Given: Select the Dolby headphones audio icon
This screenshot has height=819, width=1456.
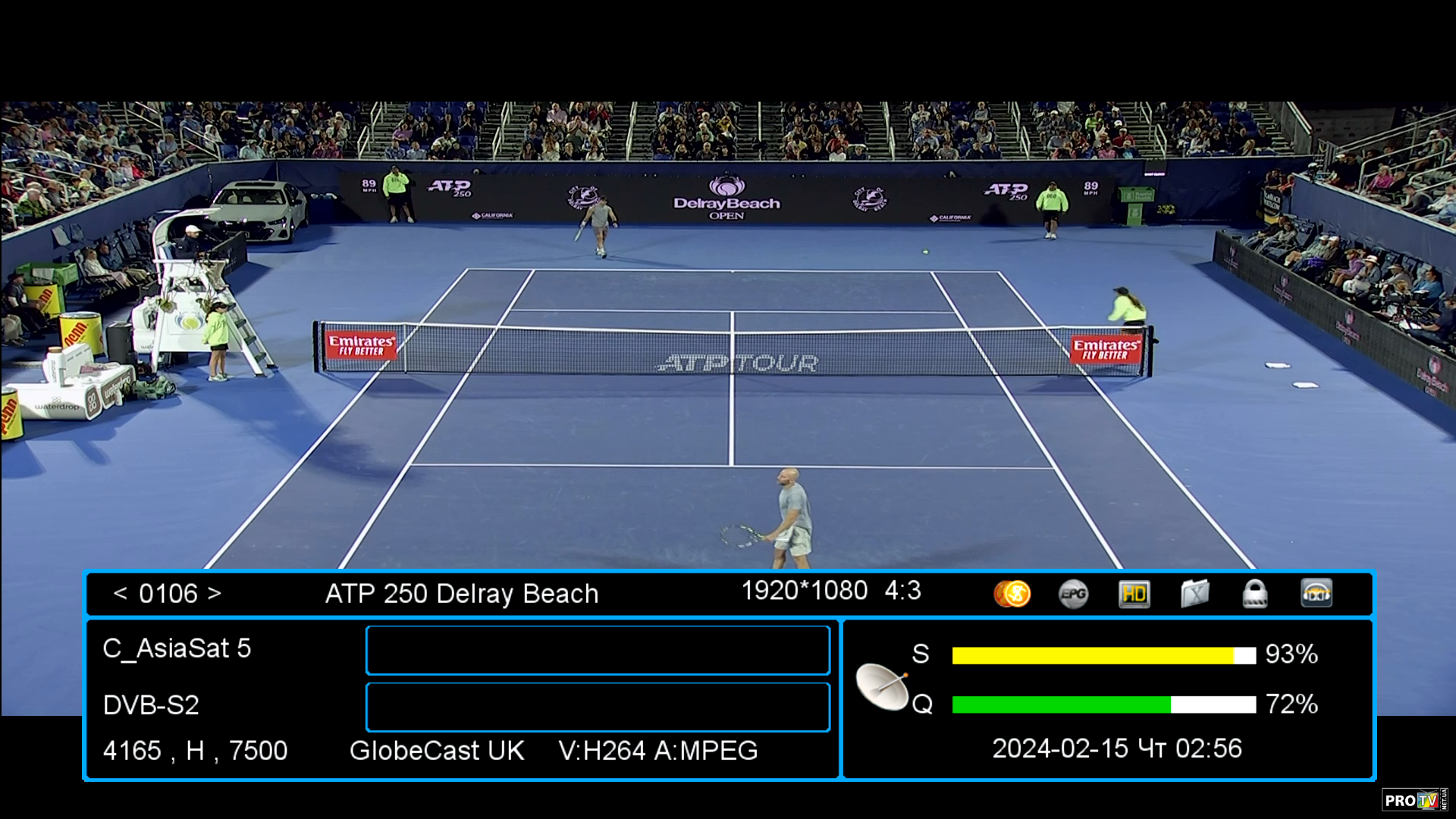Looking at the screenshot, I should click(1316, 594).
